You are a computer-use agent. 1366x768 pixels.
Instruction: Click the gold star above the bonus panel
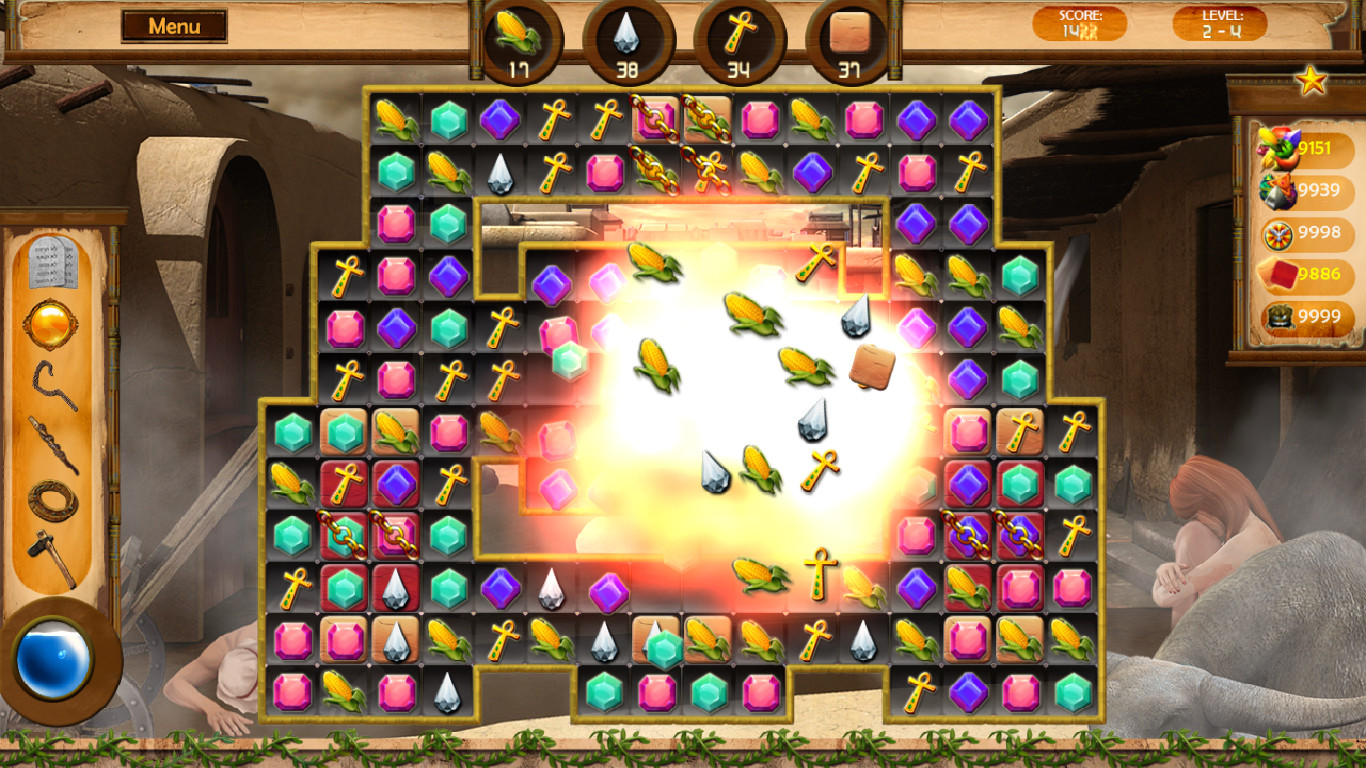1310,79
